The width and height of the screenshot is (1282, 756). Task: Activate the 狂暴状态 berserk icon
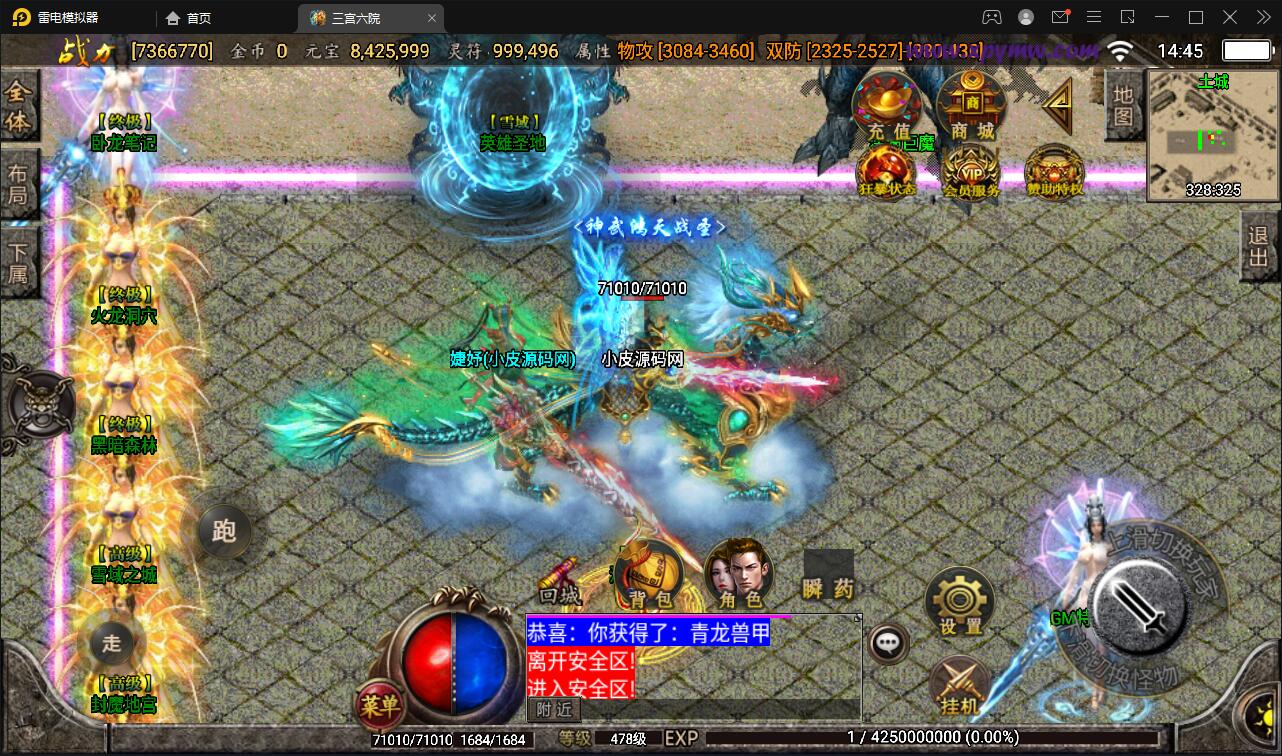pyautogui.click(x=887, y=172)
